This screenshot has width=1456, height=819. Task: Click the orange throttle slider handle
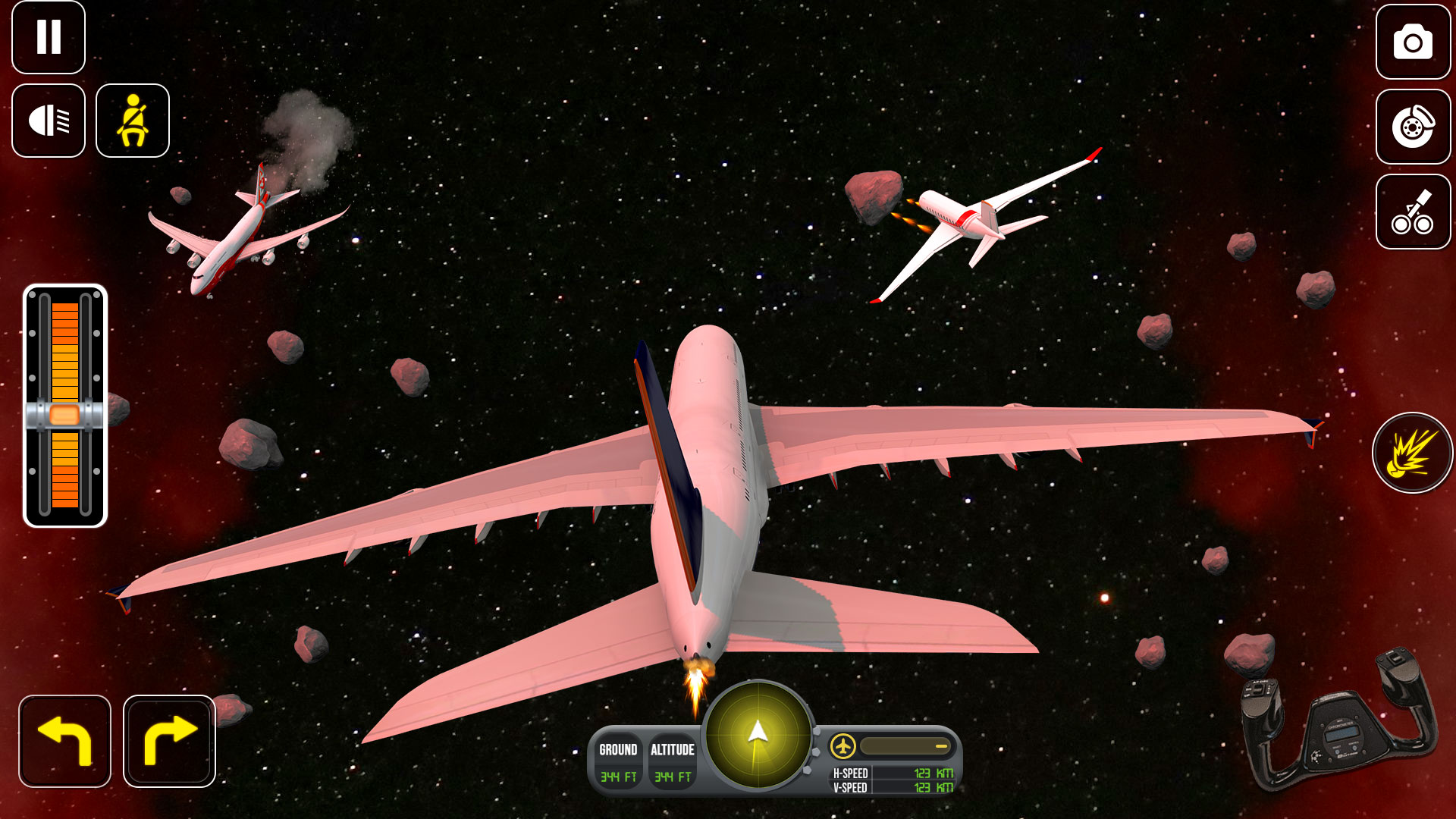click(x=64, y=415)
